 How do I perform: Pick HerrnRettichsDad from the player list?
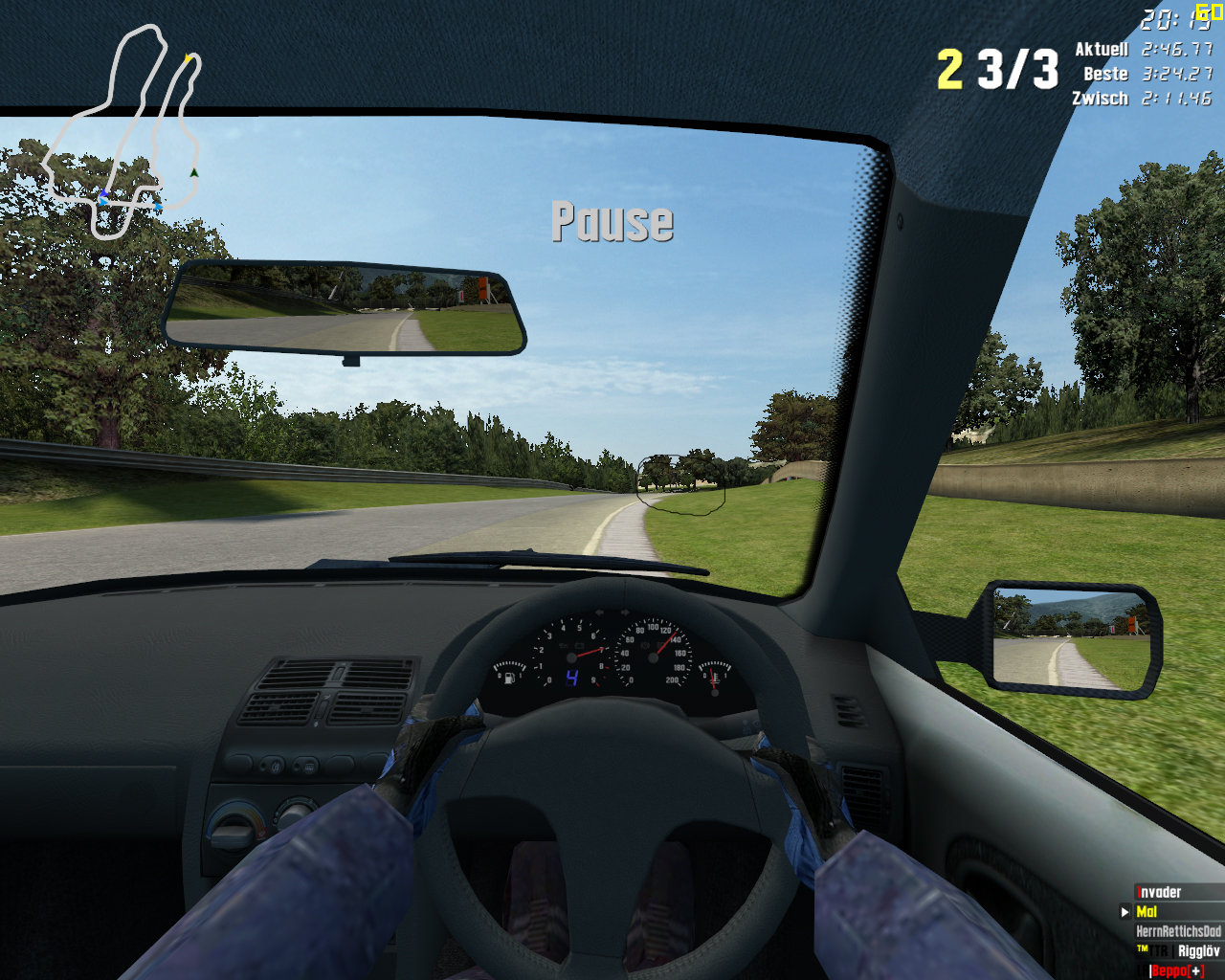1178,931
